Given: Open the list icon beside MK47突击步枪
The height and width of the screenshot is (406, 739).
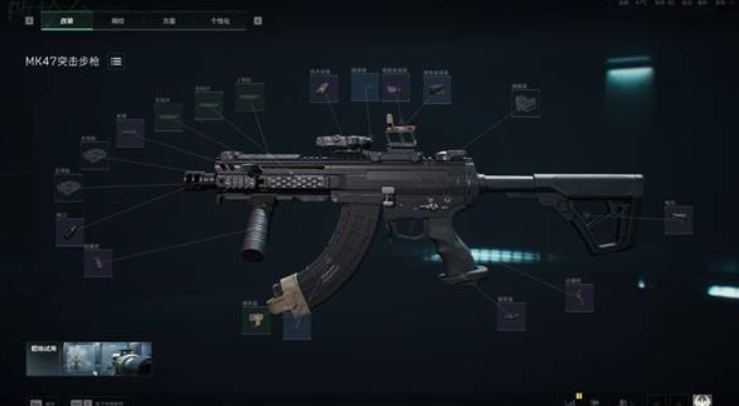Looking at the screenshot, I should [x=116, y=62].
